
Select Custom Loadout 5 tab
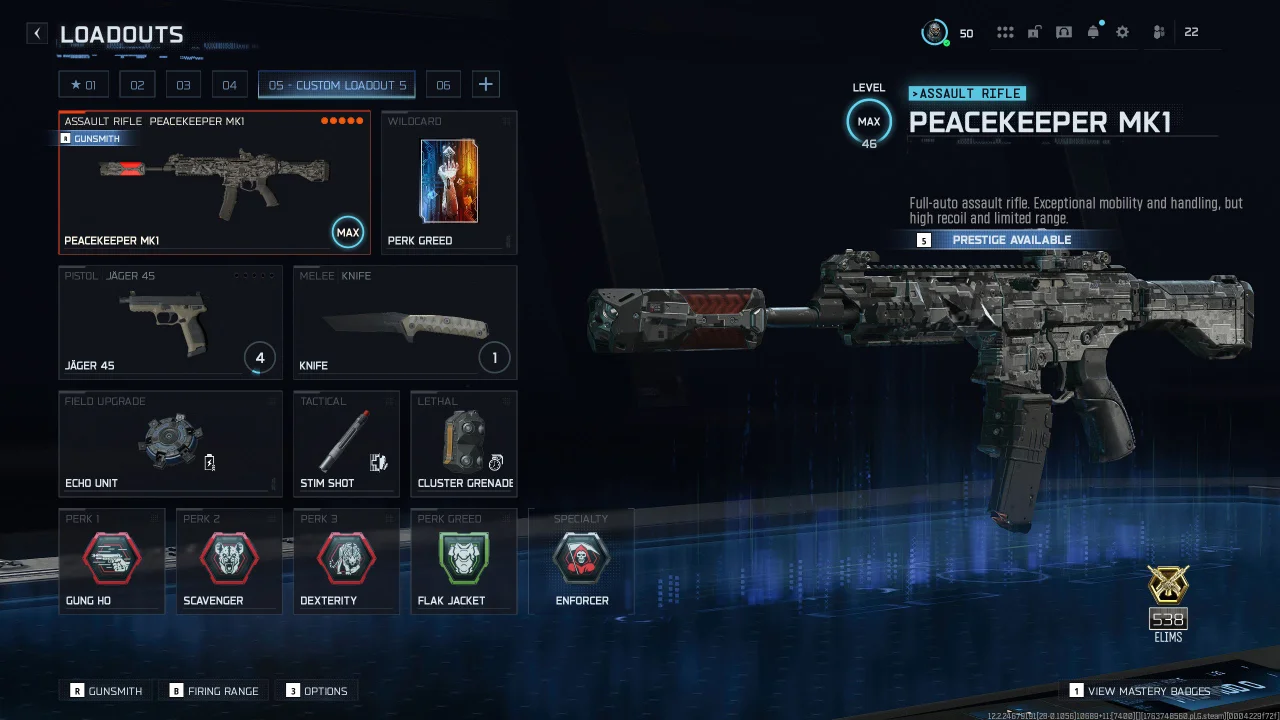(x=336, y=84)
